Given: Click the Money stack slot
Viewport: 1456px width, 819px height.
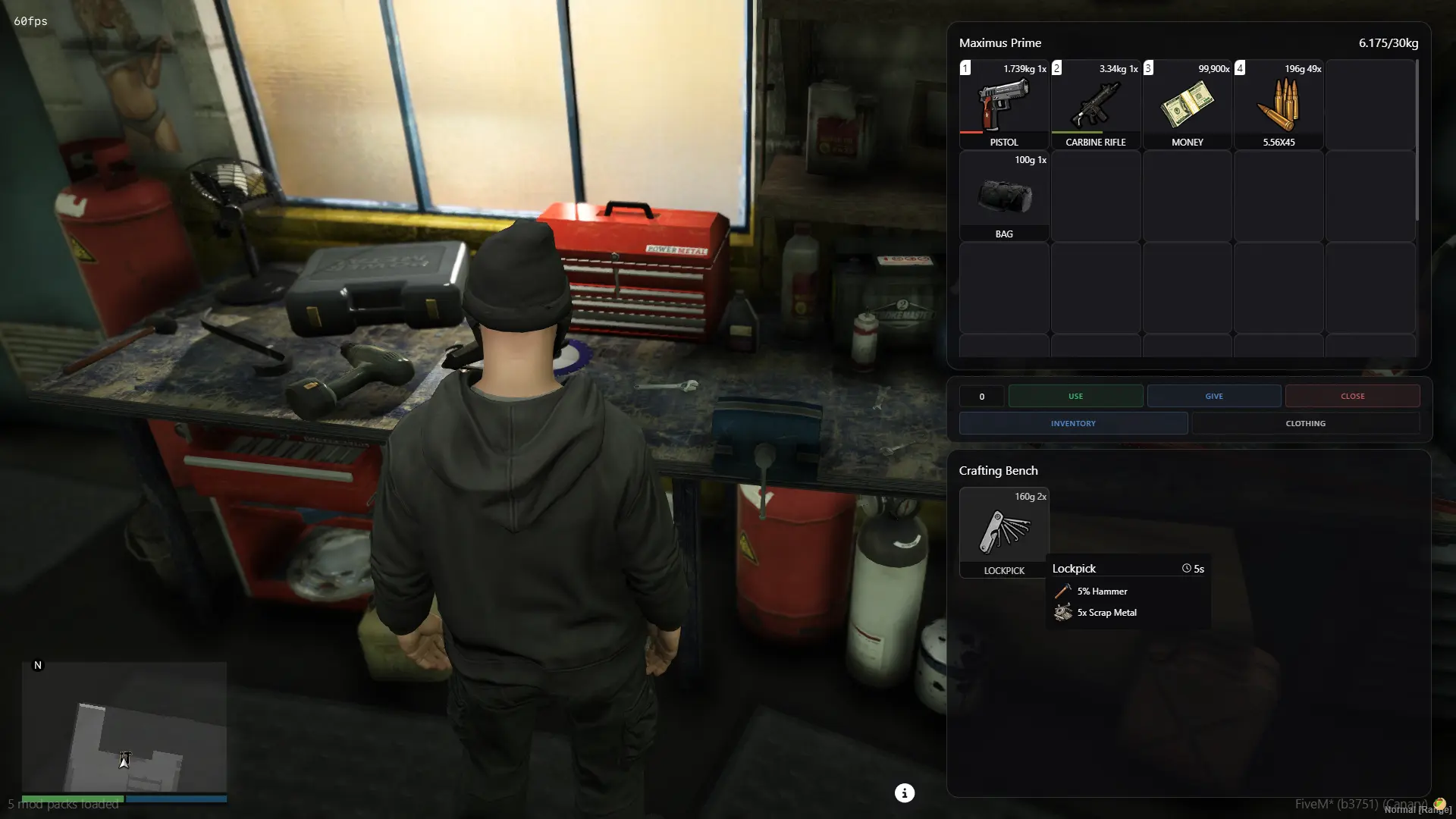Looking at the screenshot, I should pyautogui.click(x=1187, y=105).
